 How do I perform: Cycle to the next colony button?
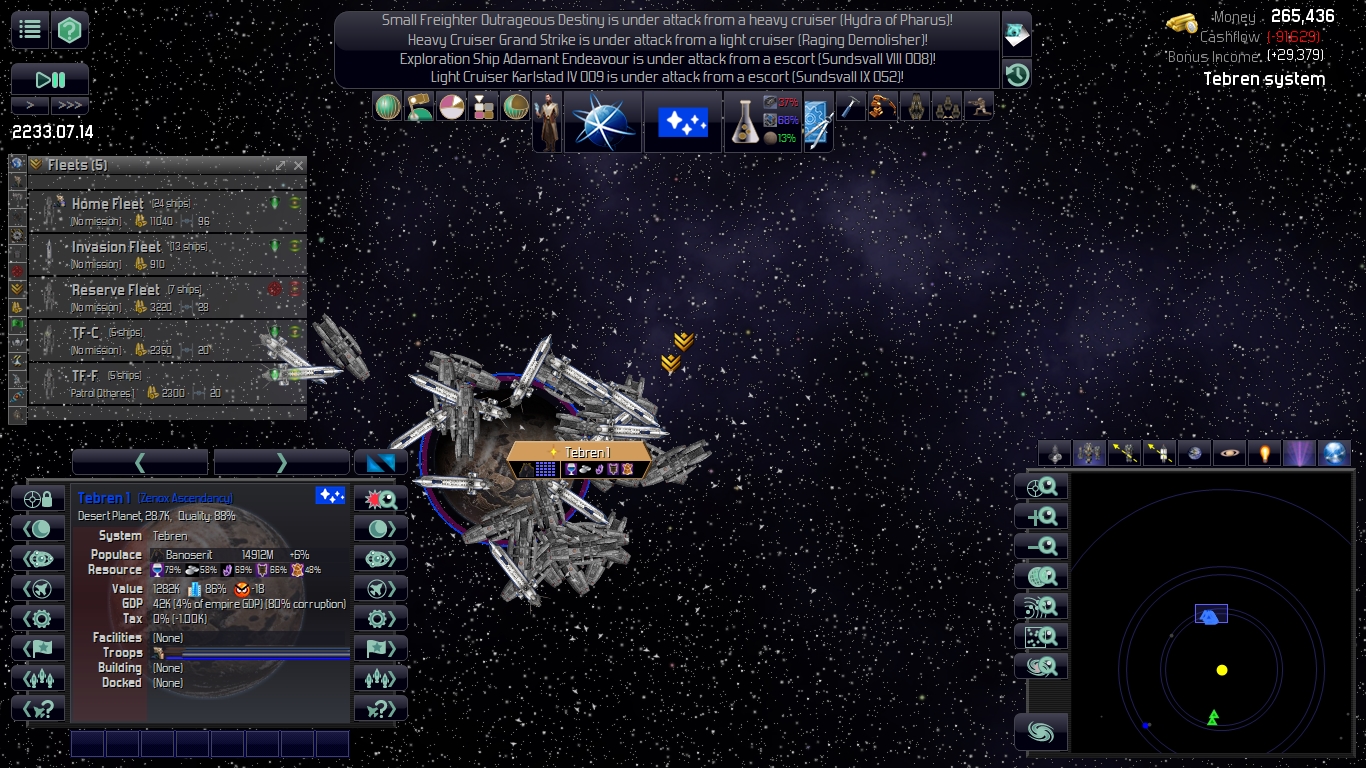(381, 529)
